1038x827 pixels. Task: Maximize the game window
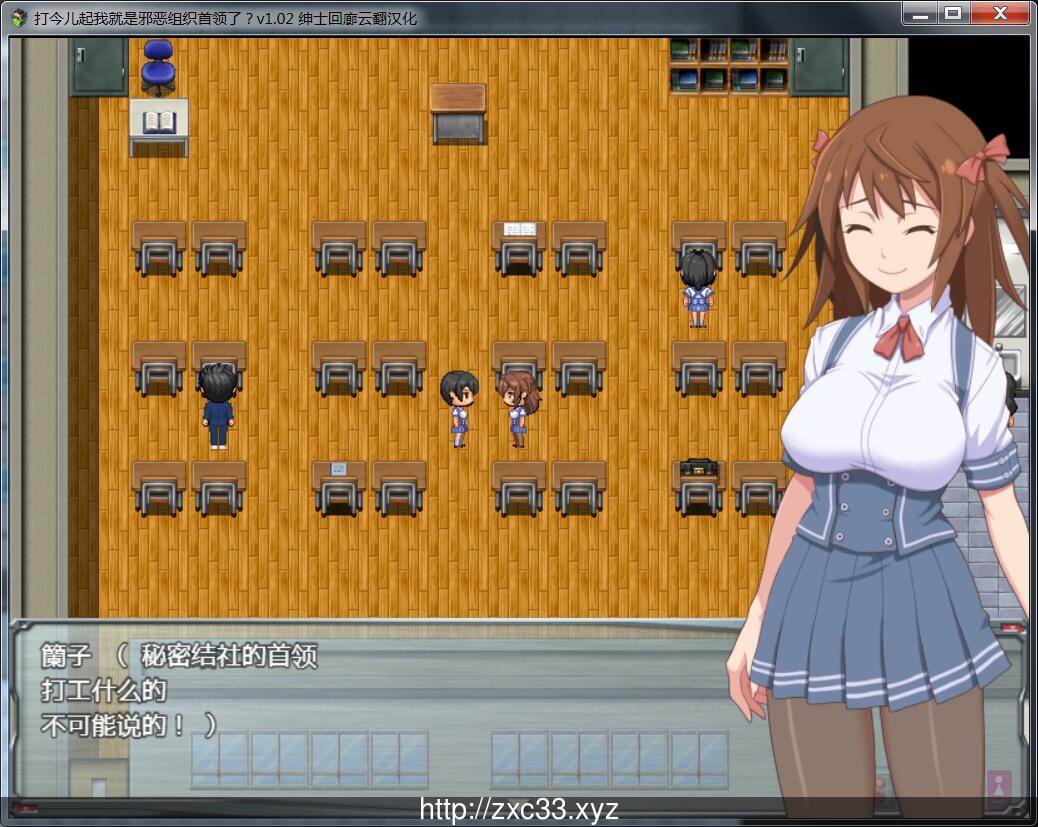tap(952, 13)
